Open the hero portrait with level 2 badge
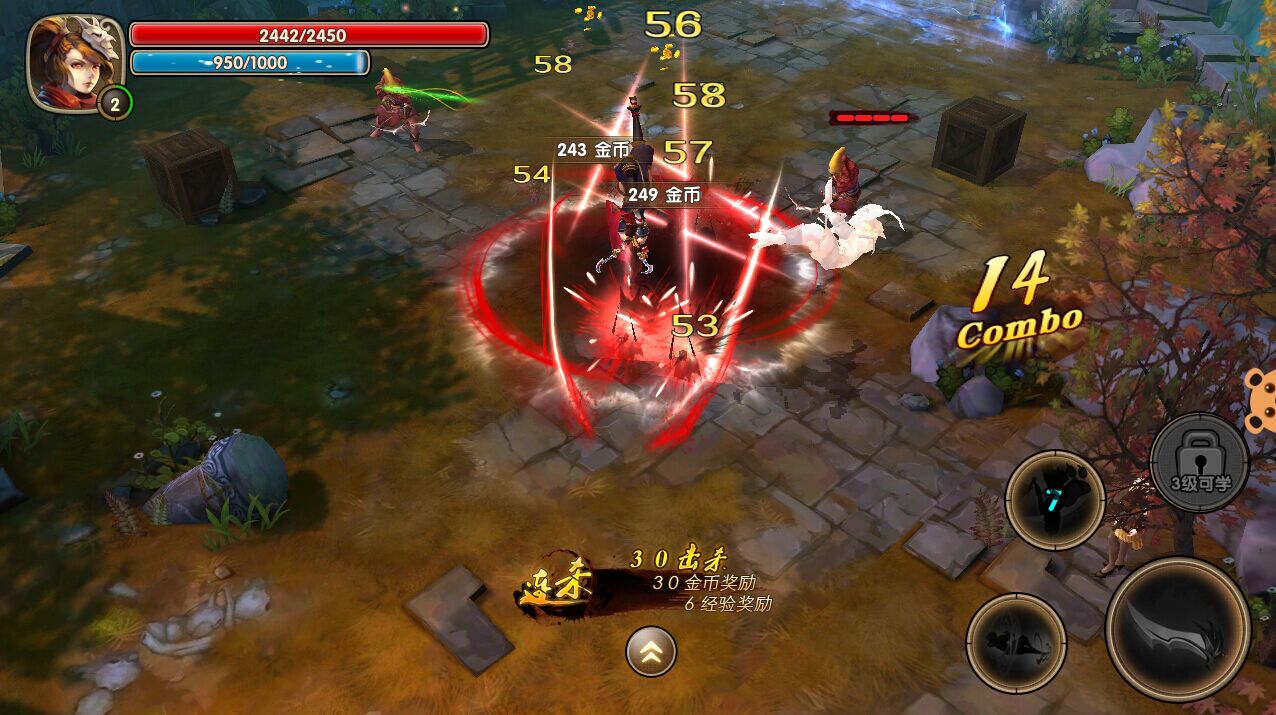 [74, 64]
